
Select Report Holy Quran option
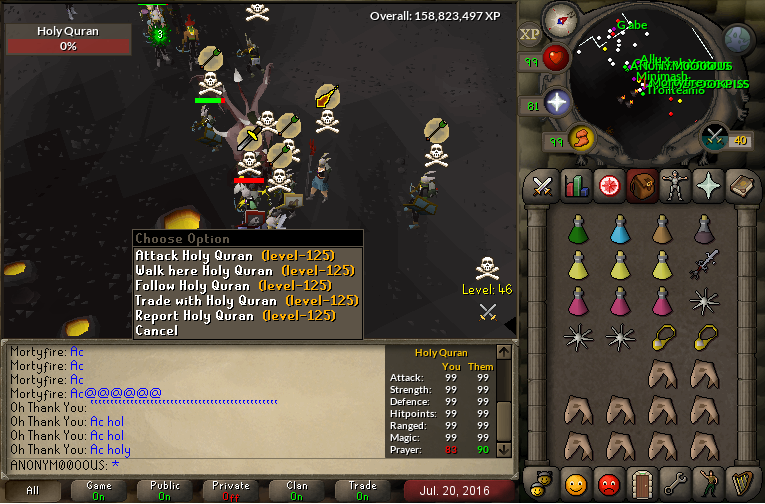coord(234,315)
